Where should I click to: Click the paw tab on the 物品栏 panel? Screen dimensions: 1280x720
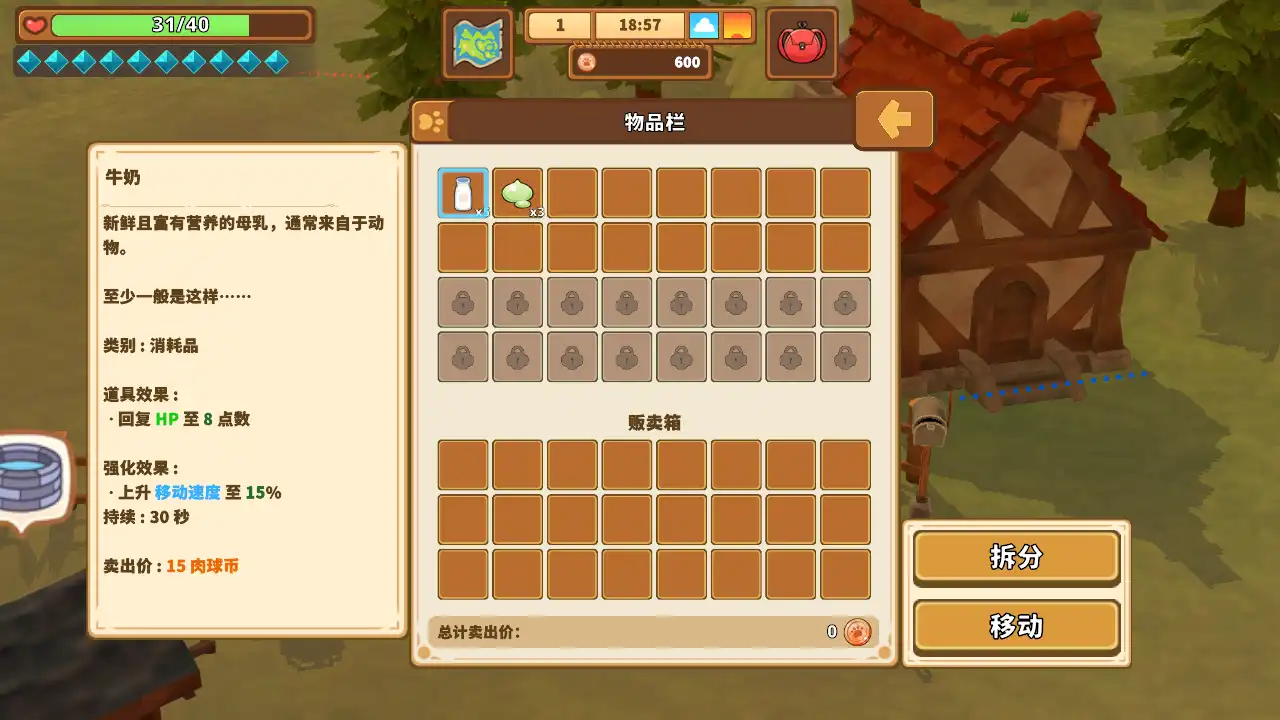coord(434,121)
